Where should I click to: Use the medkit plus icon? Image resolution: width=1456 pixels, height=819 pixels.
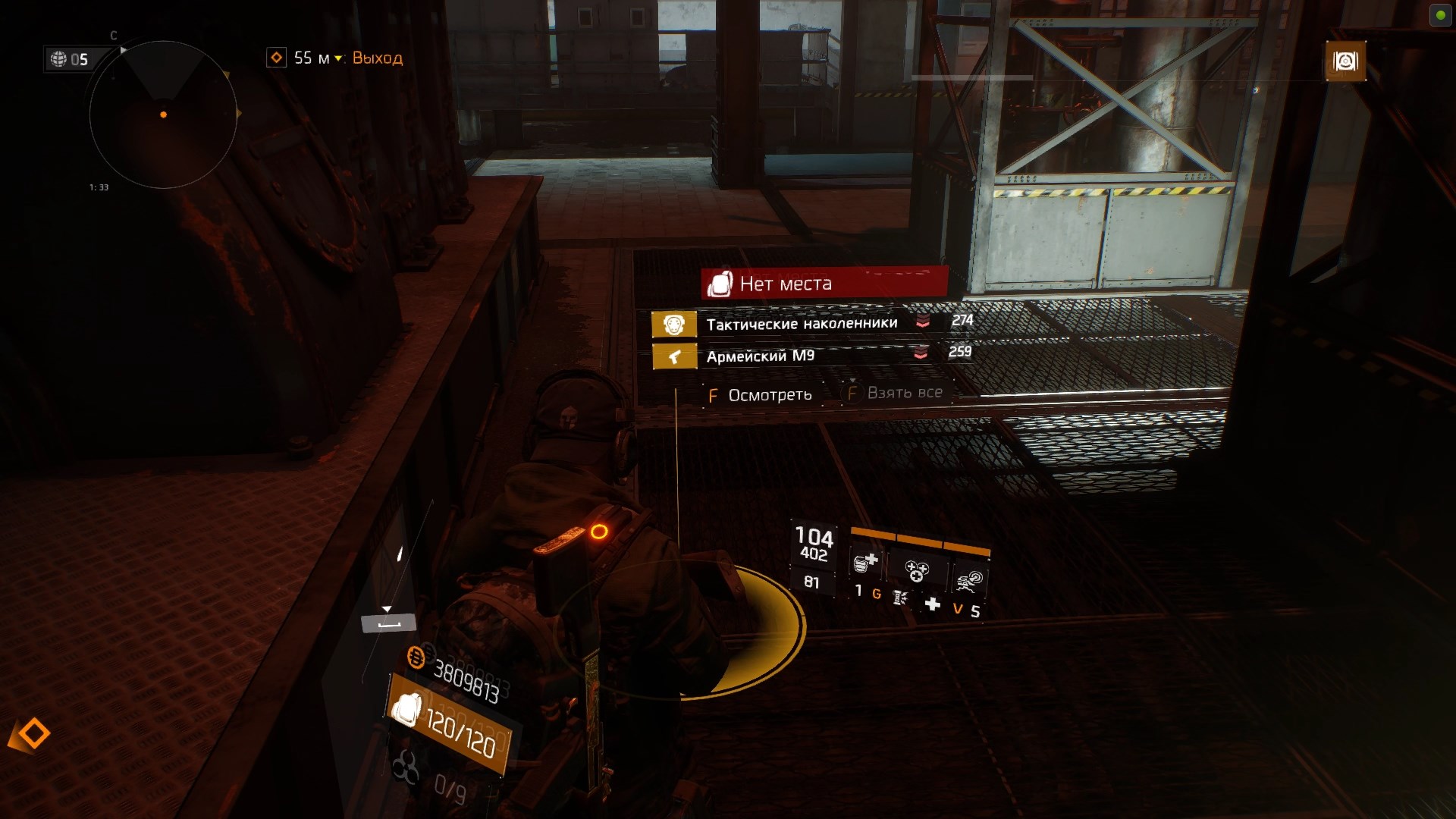pos(933,604)
